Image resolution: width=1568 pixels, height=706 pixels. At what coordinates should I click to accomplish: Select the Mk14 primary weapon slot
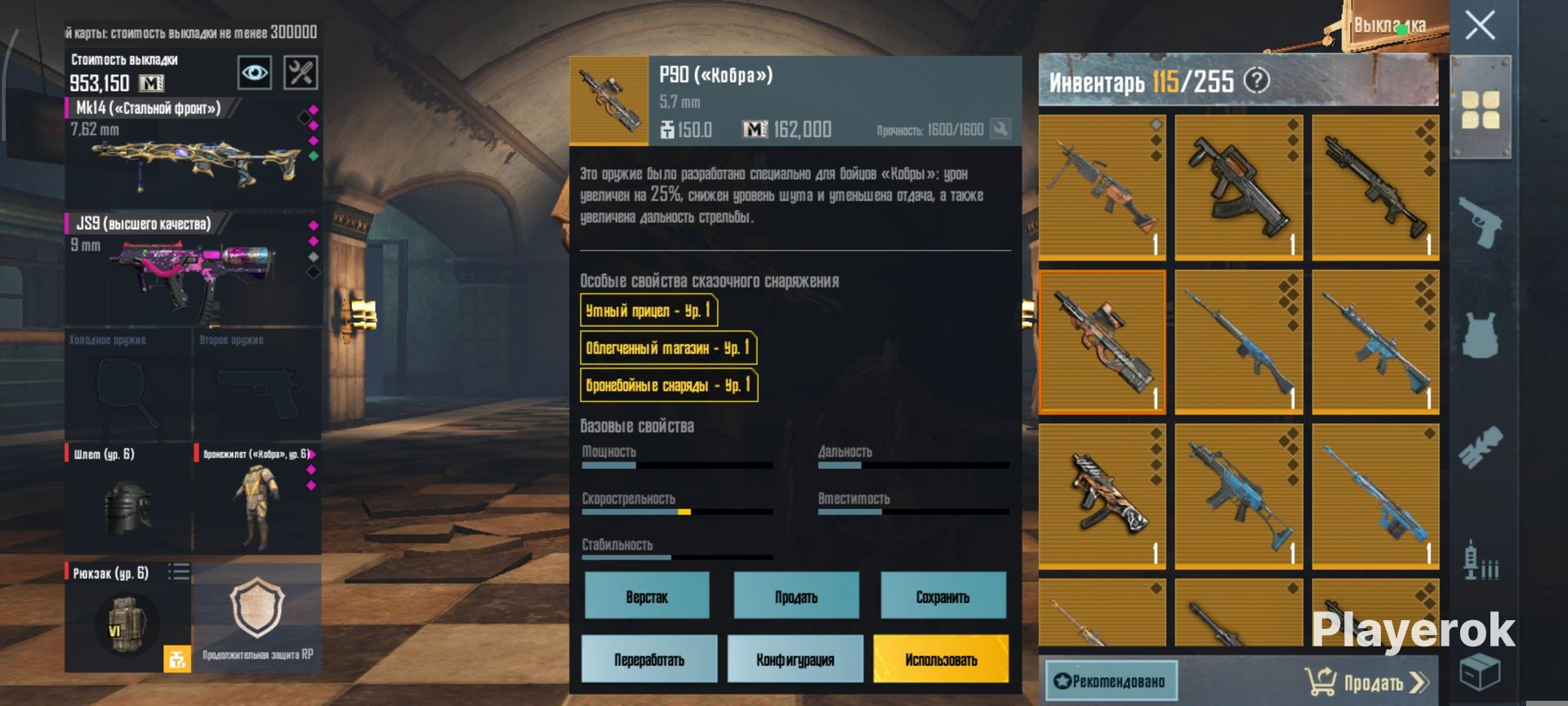[x=194, y=151]
